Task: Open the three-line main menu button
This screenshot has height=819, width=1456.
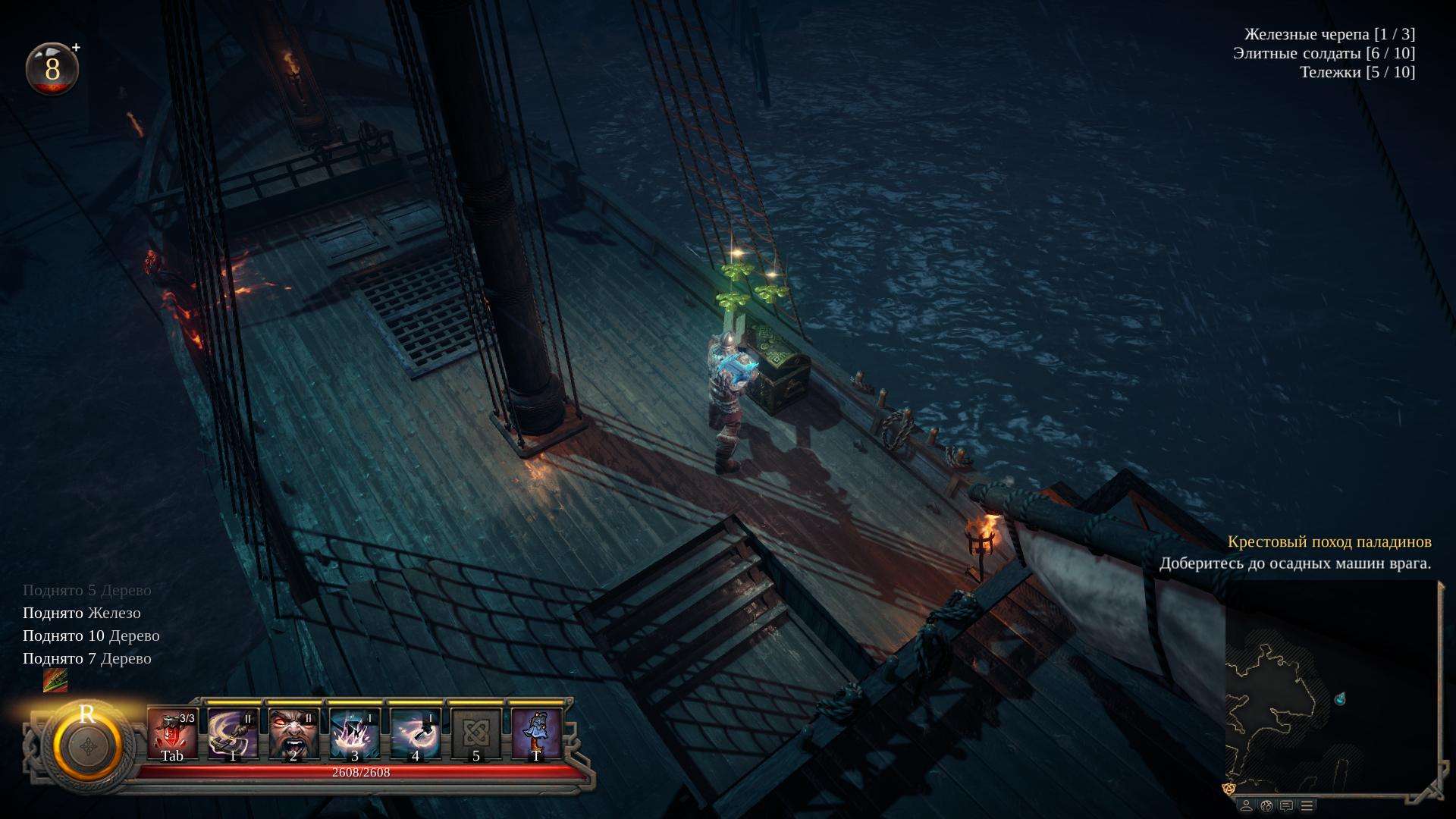Action: pyautogui.click(x=1306, y=805)
